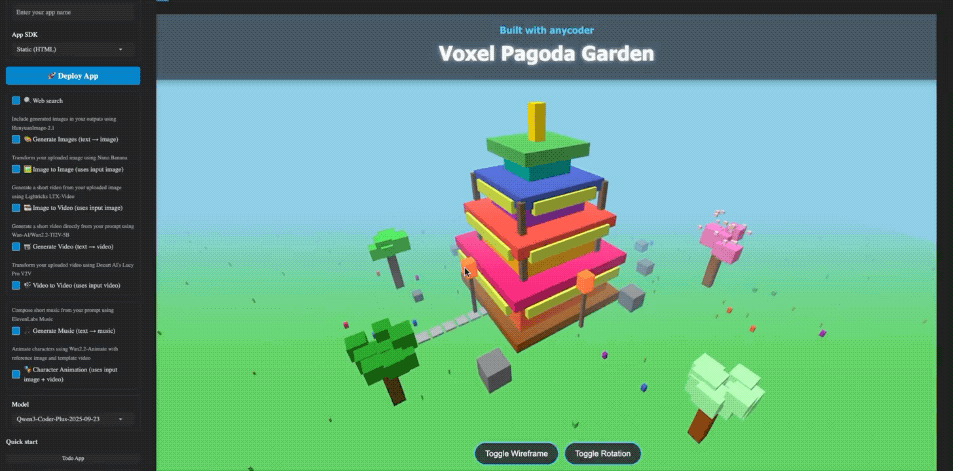Tick the Generate Images checkbox
Screen dimensions: 953x471
coord(16,140)
